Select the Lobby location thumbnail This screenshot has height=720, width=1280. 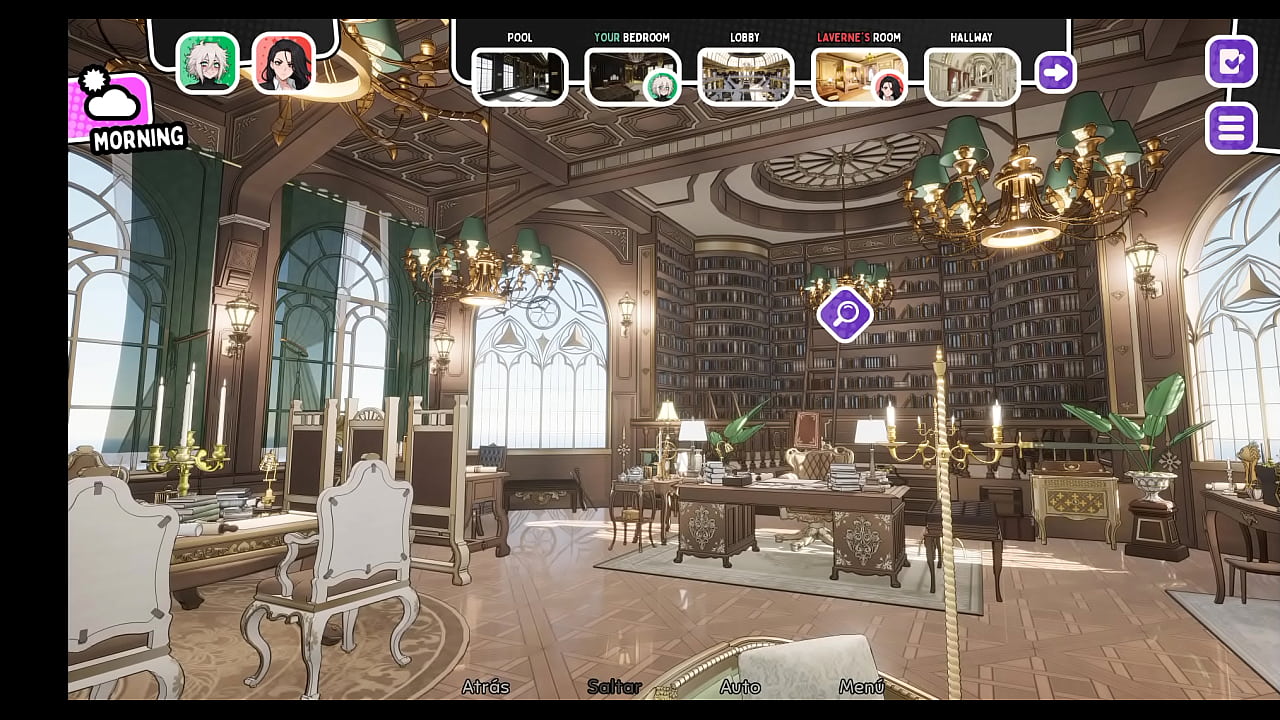[x=745, y=77]
